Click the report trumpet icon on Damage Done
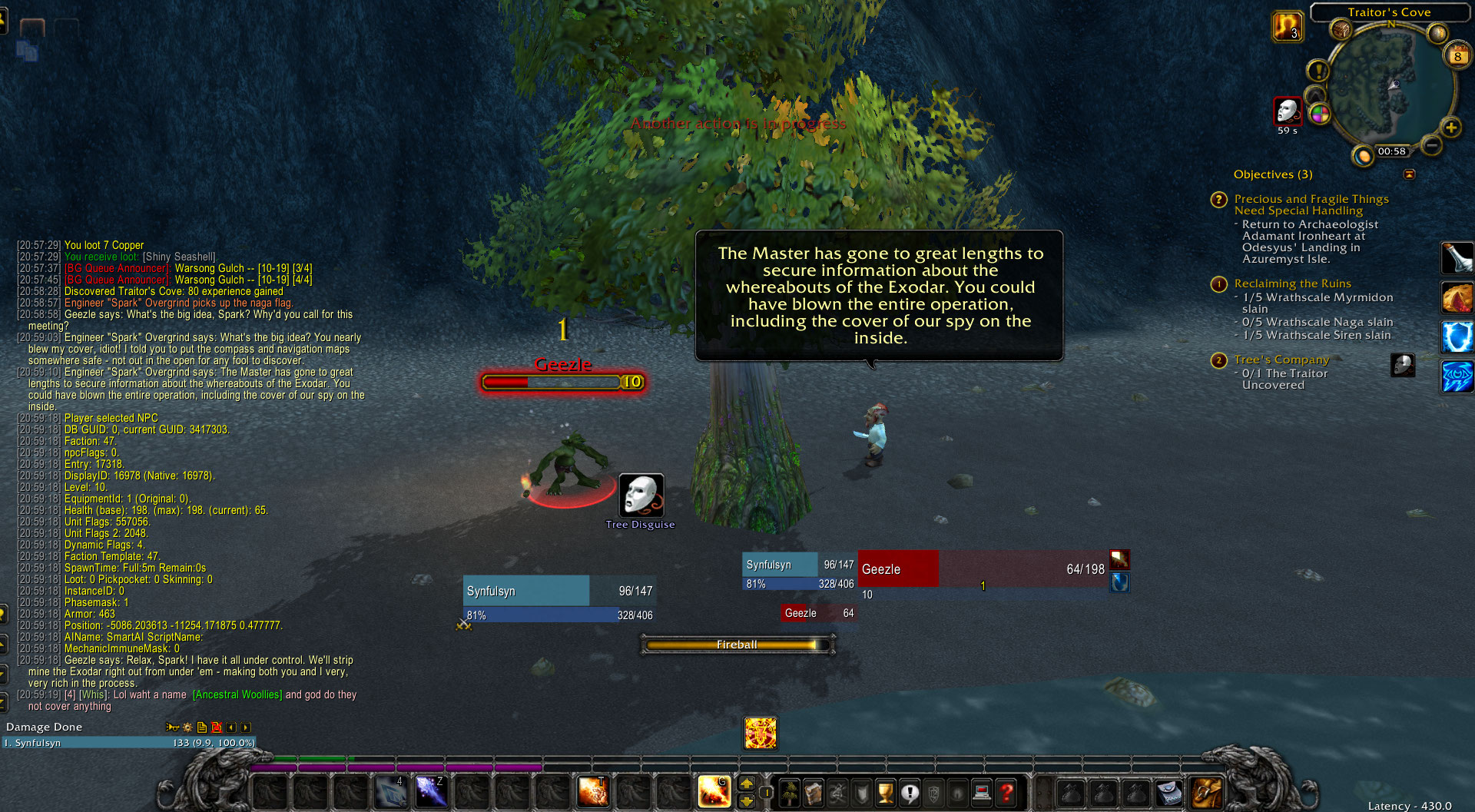The image size is (1475, 812). click(172, 727)
